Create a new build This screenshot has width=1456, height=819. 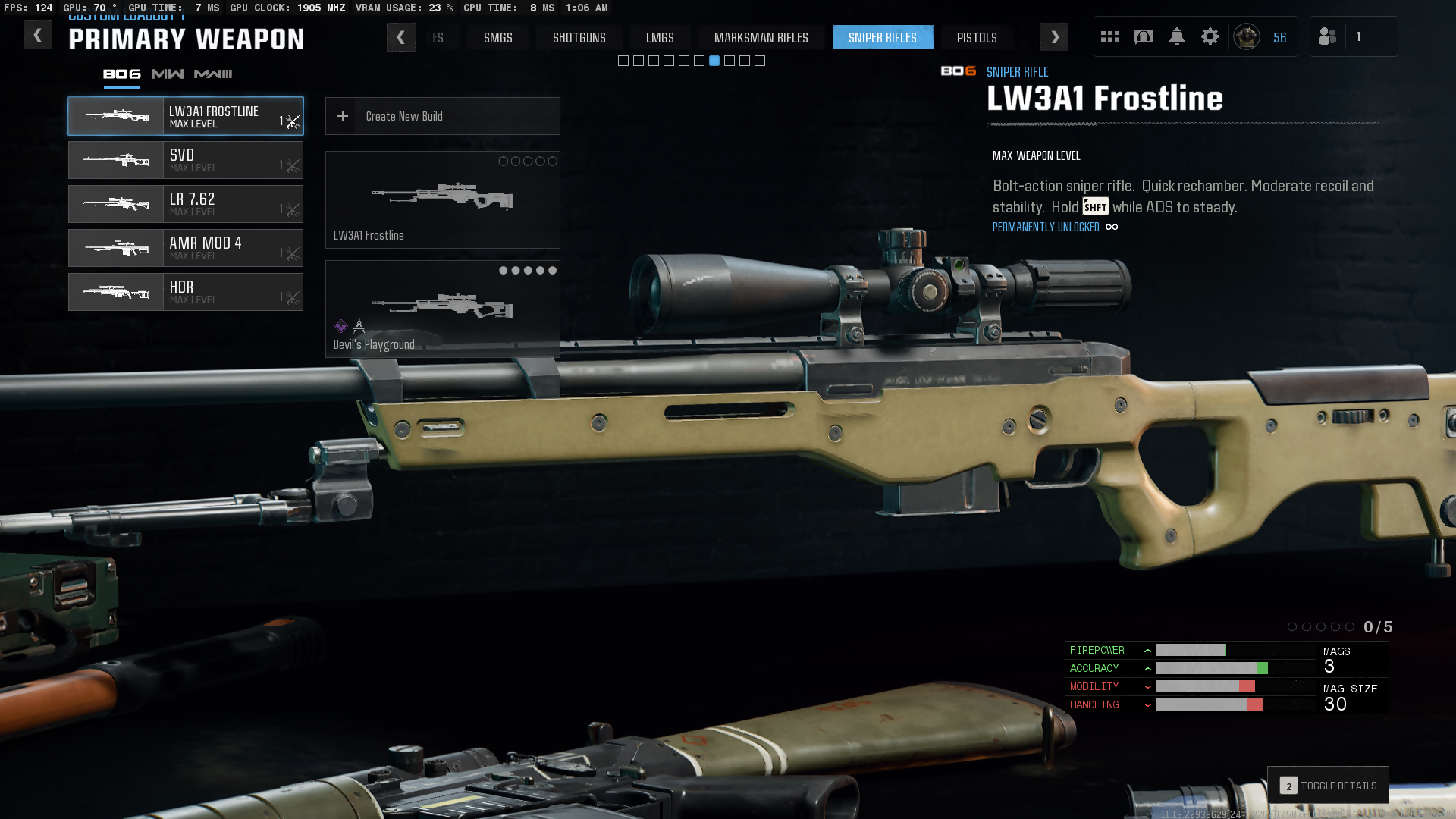[x=442, y=116]
